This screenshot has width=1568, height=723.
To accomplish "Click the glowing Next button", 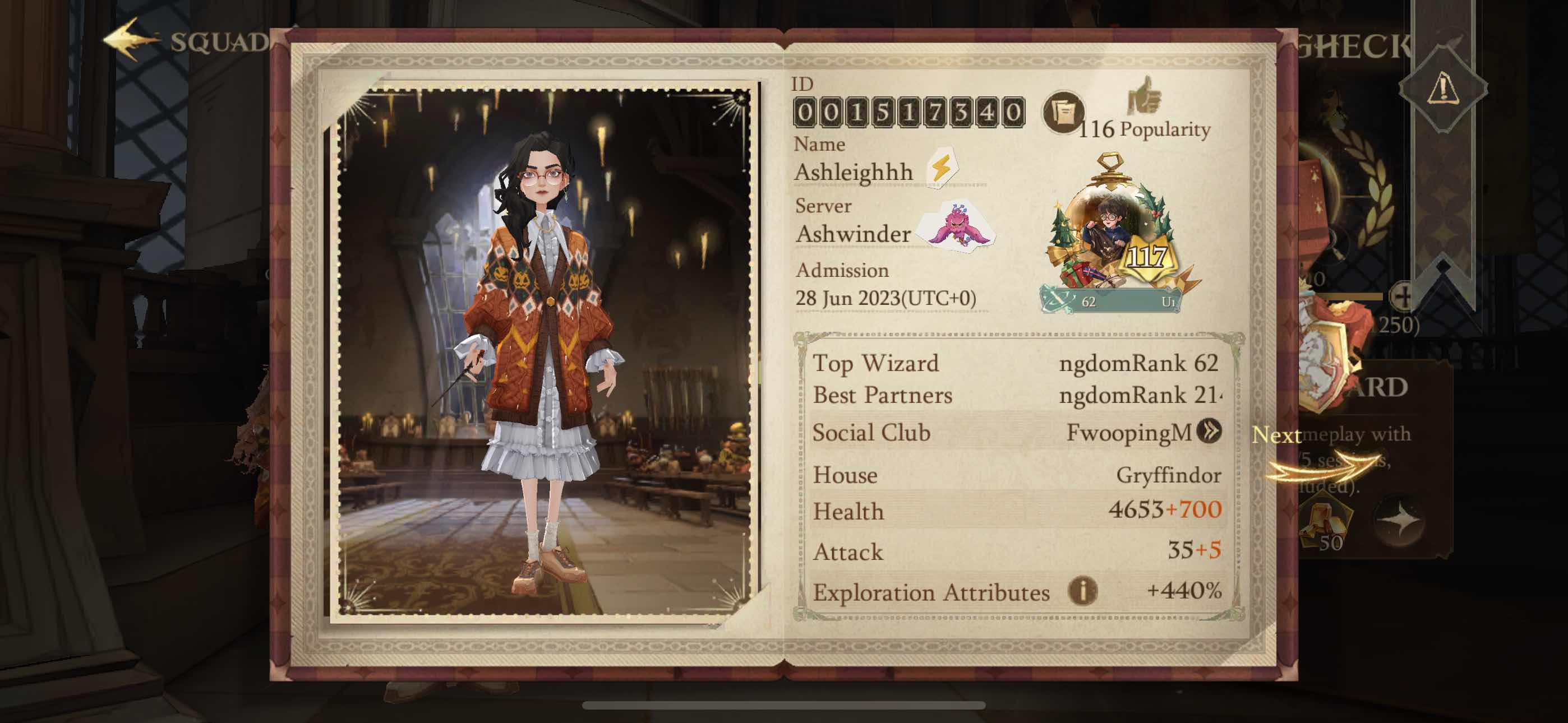I will (1275, 434).
